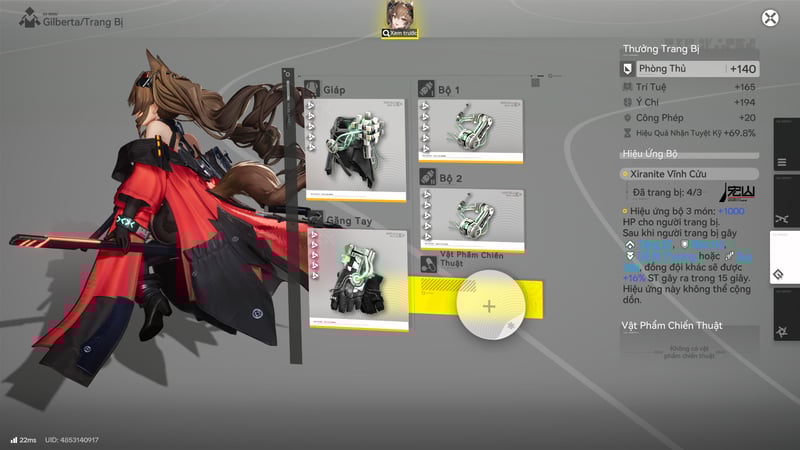This screenshot has height=450, width=800.
Task: View the Xiranite Vĩnh Cửu set effect
Action: tap(670, 173)
